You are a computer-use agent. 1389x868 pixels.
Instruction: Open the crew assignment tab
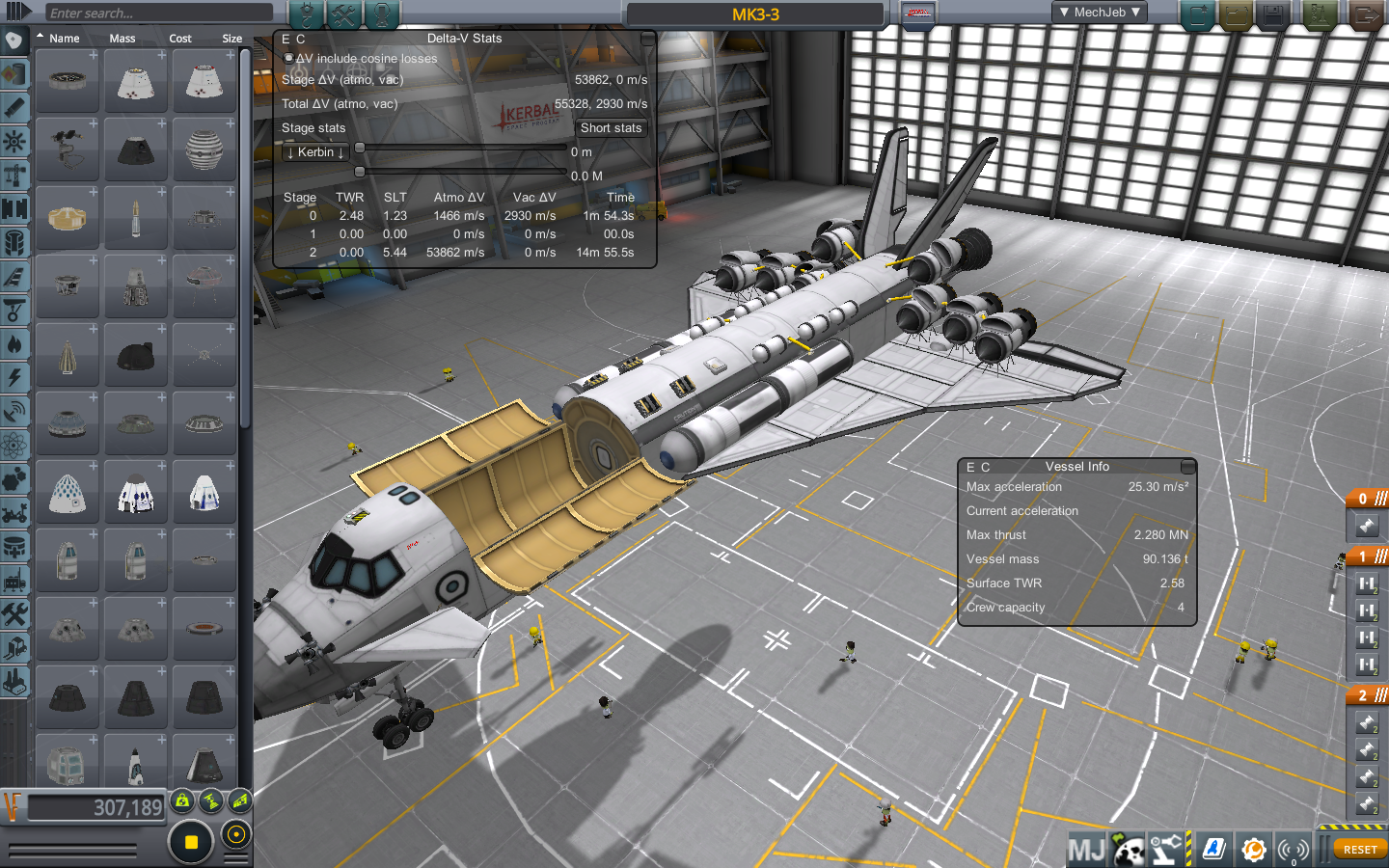(x=382, y=14)
